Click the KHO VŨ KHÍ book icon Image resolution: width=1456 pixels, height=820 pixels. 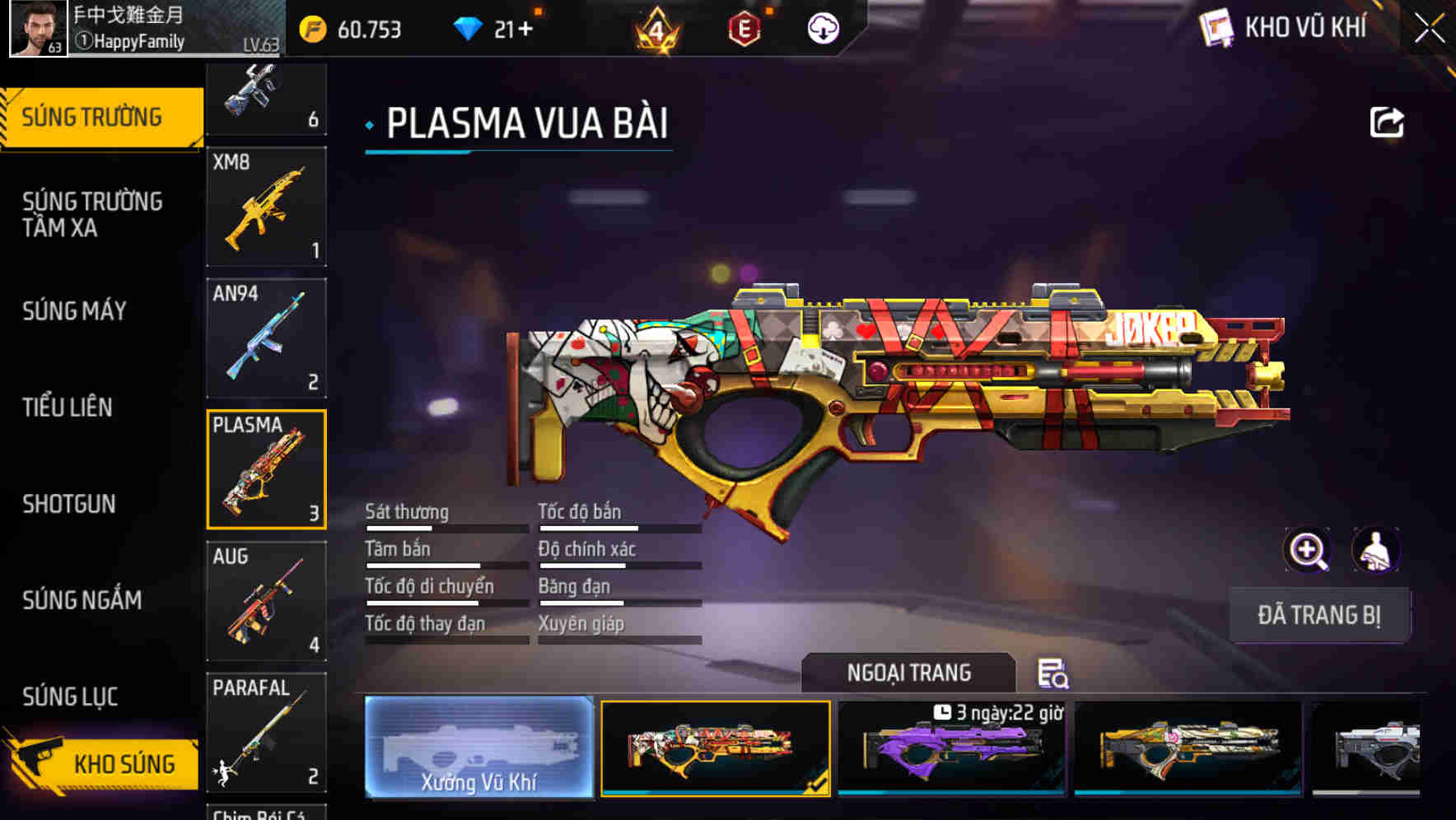point(1217,27)
